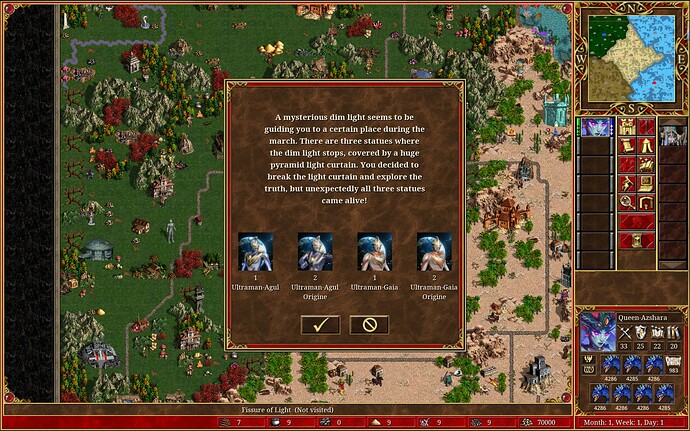Open the kingdom overview castle button
The image size is (690, 431).
tap(628, 127)
